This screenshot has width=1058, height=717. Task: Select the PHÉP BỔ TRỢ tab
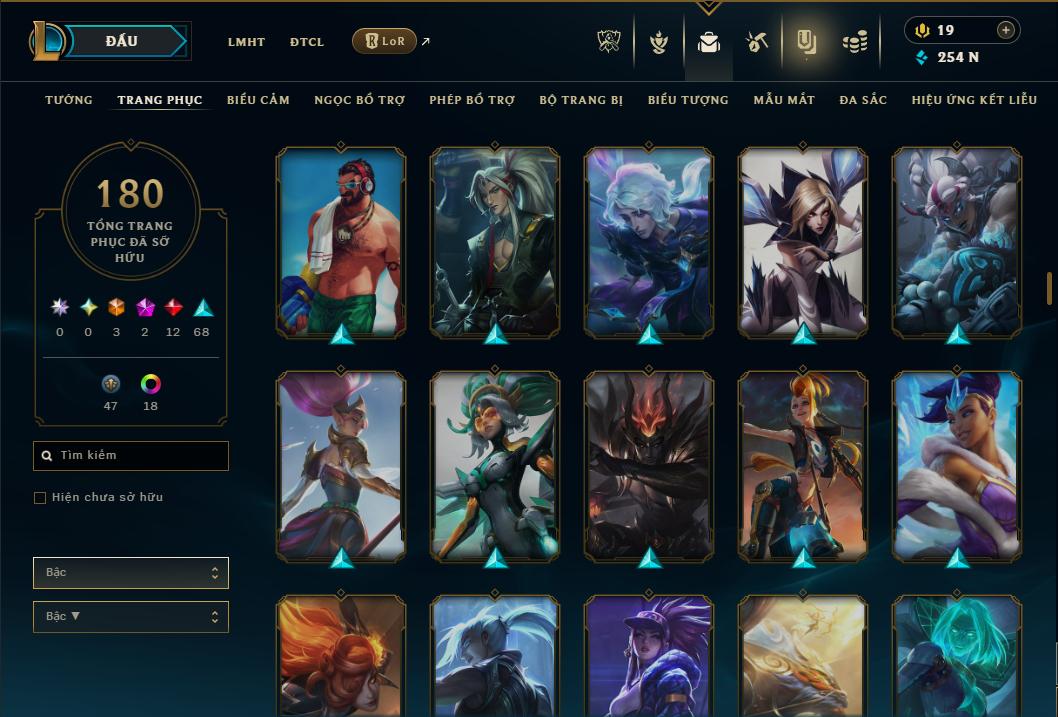tap(472, 100)
